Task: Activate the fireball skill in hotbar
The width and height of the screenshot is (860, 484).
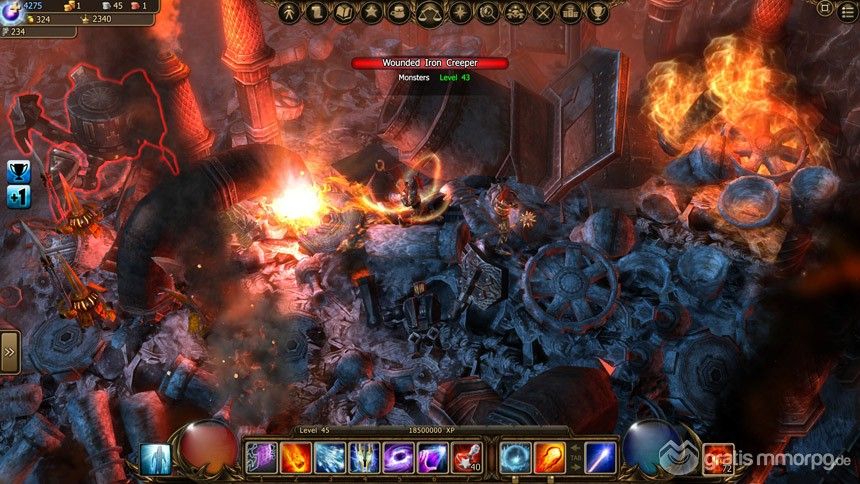Action: pyautogui.click(x=296, y=458)
